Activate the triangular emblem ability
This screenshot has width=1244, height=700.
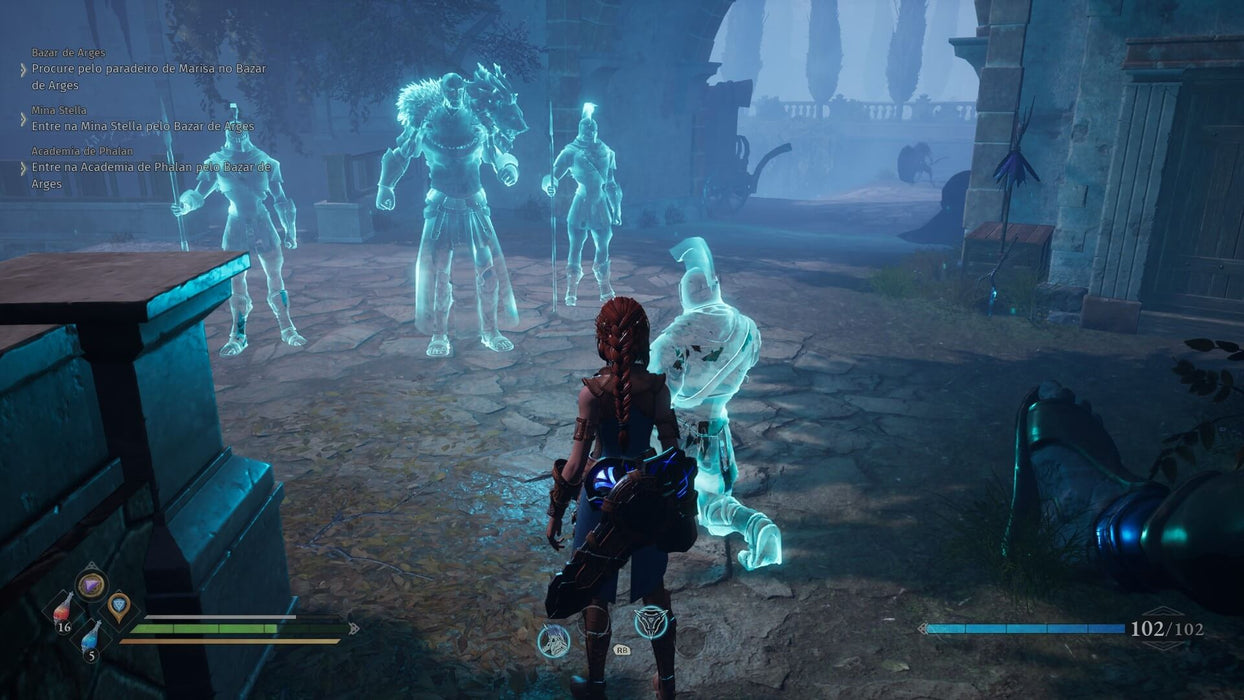[x=651, y=622]
